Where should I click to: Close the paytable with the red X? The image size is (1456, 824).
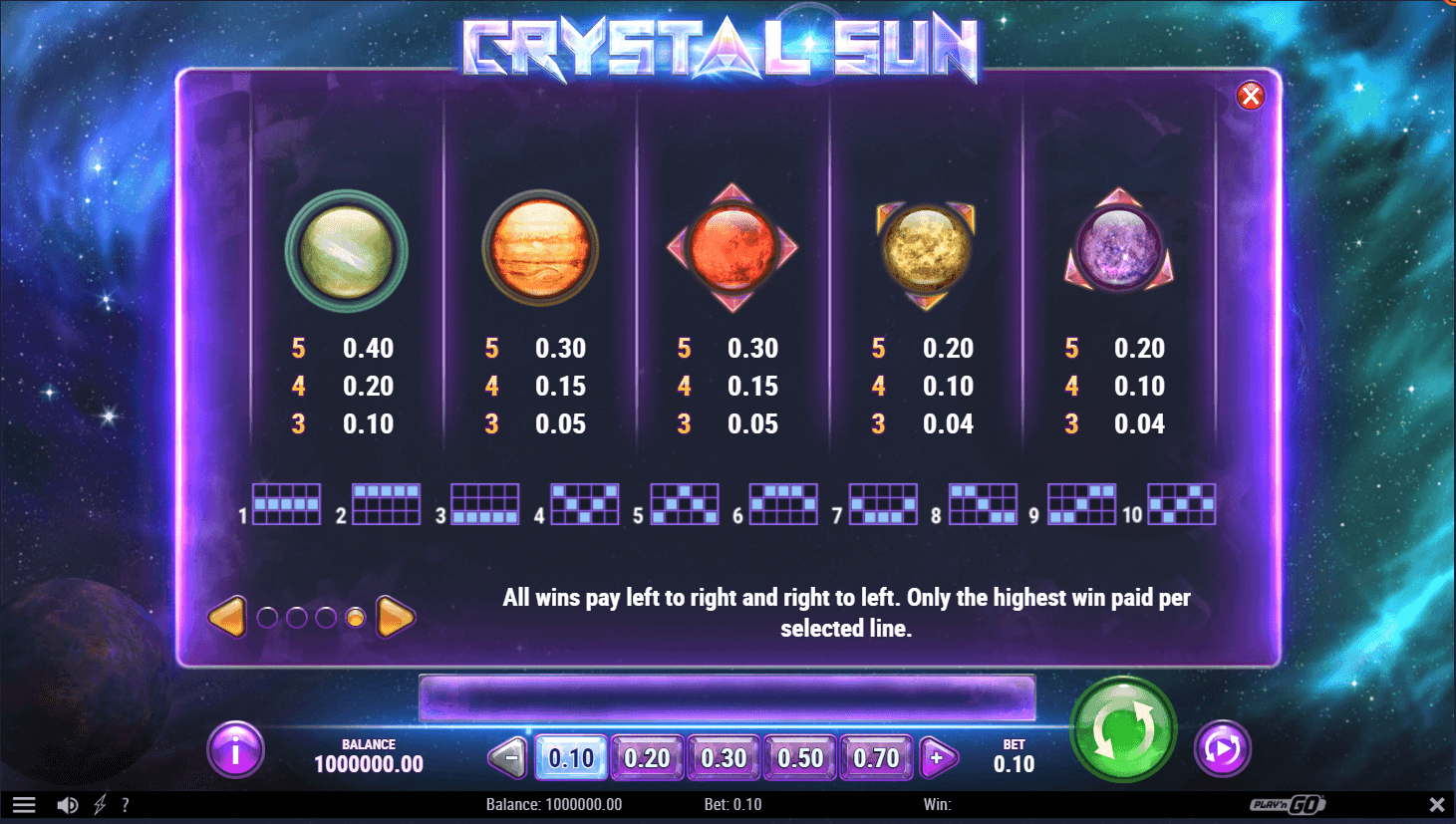pyautogui.click(x=1250, y=95)
